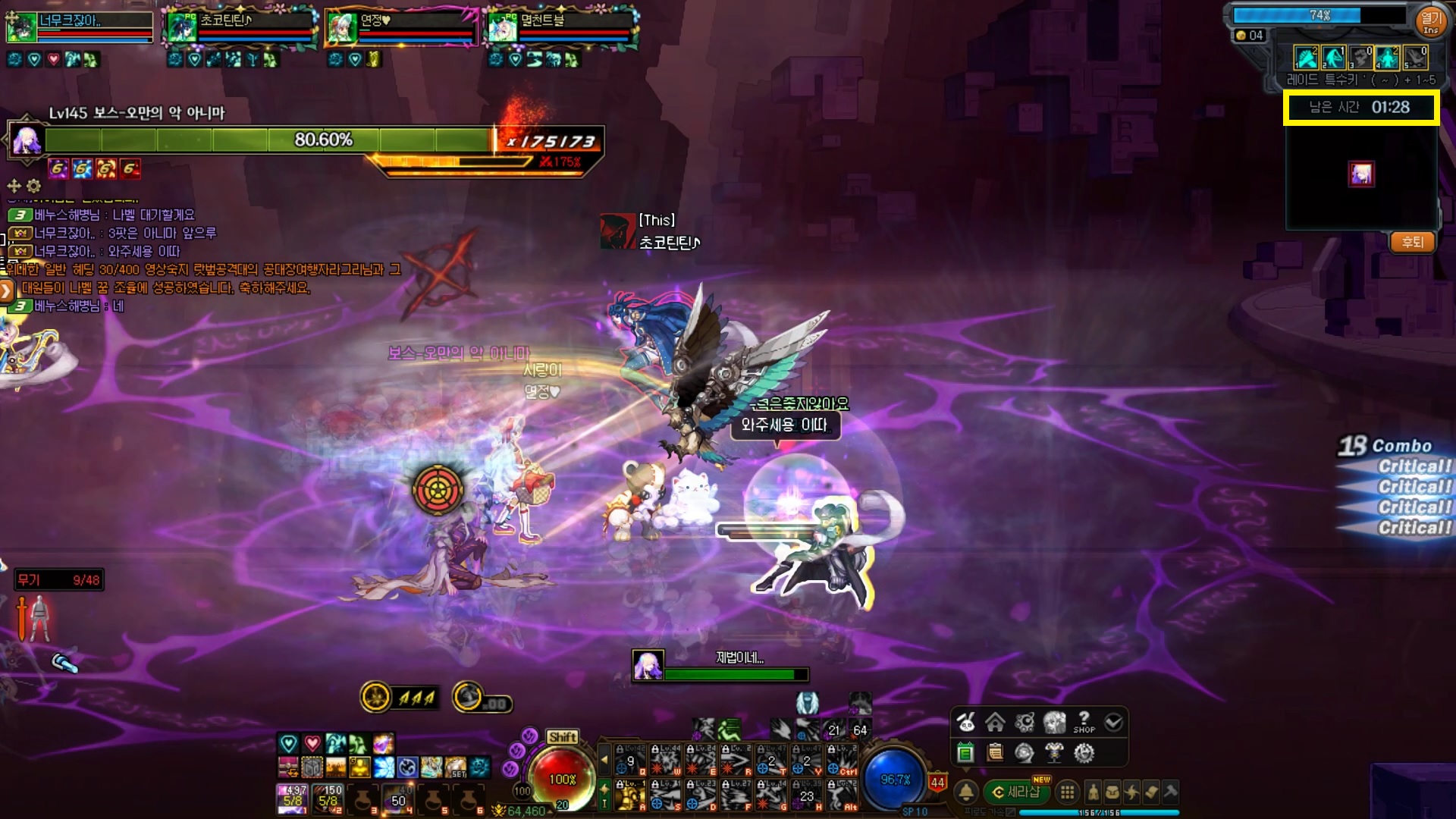Open the raid panel with 열기 button
The image size is (1456, 819).
1430,20
